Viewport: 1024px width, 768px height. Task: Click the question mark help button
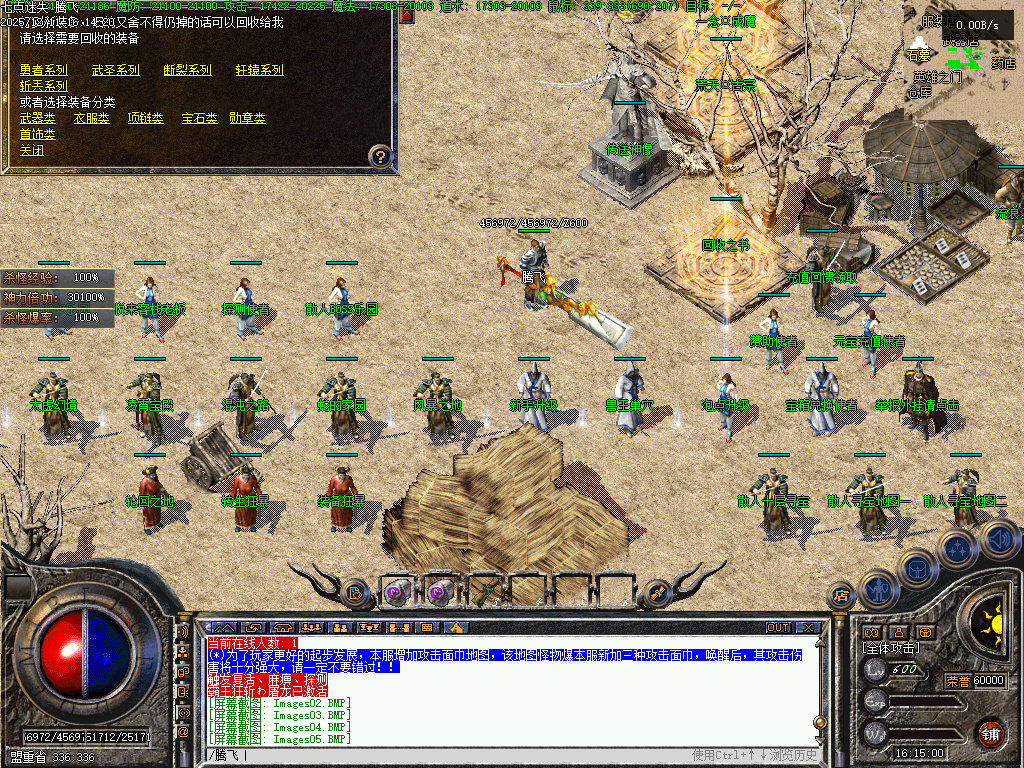point(380,155)
